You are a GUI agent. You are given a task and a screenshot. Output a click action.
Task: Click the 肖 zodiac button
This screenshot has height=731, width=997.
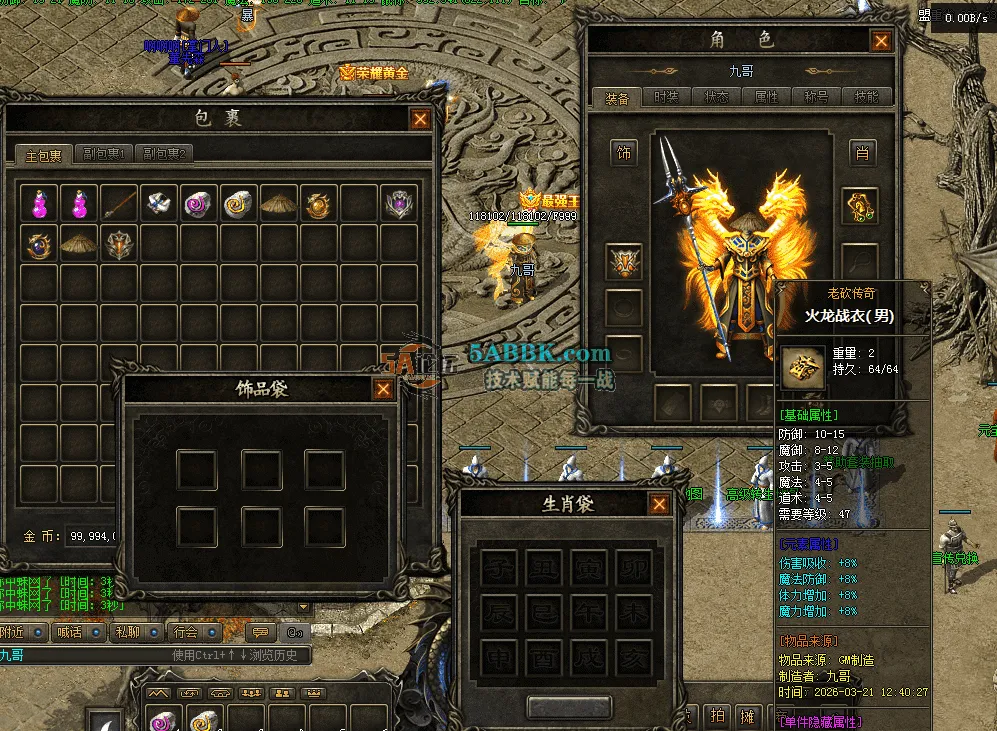pos(861,153)
